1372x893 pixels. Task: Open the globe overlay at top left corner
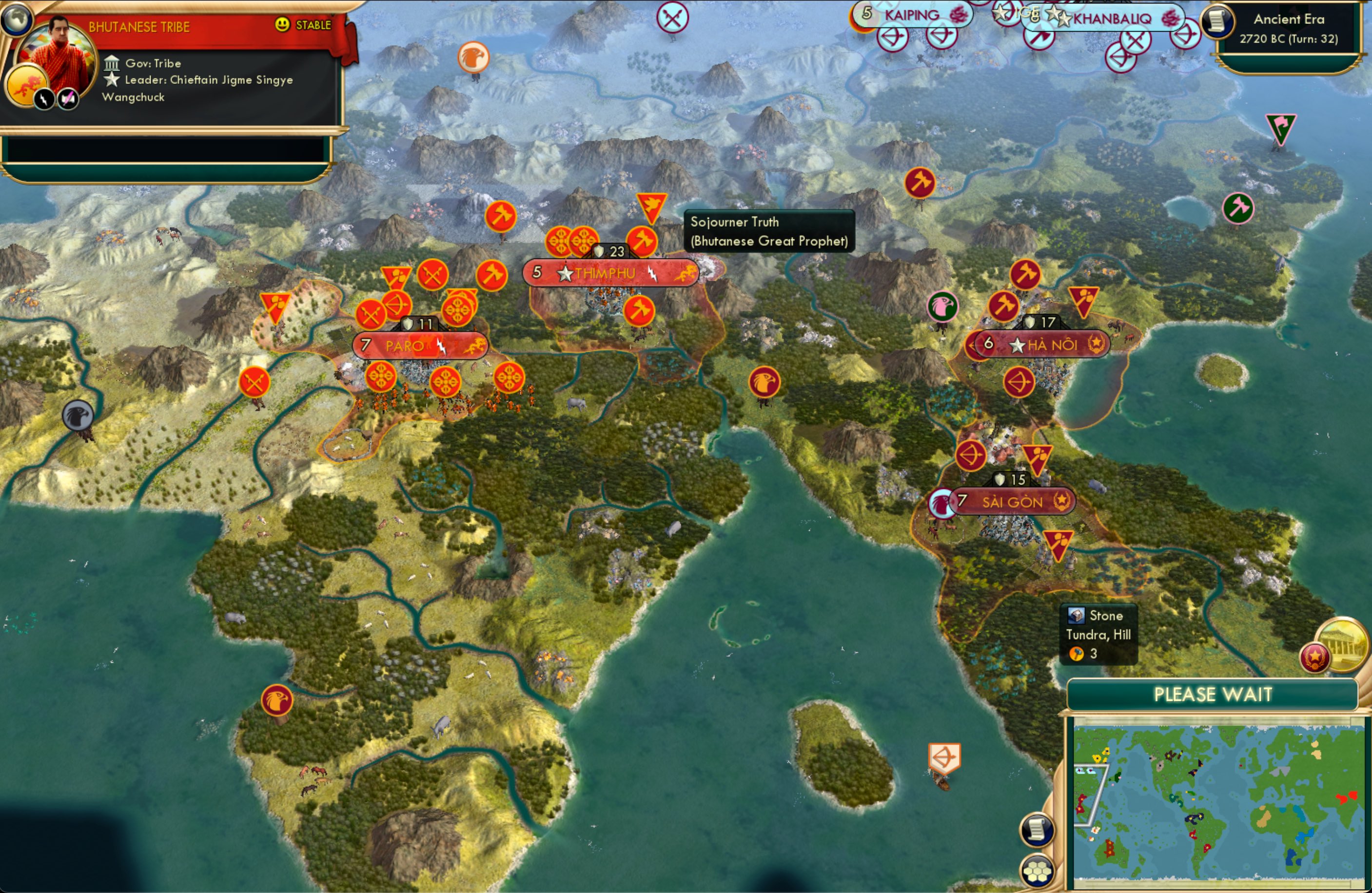point(17,20)
